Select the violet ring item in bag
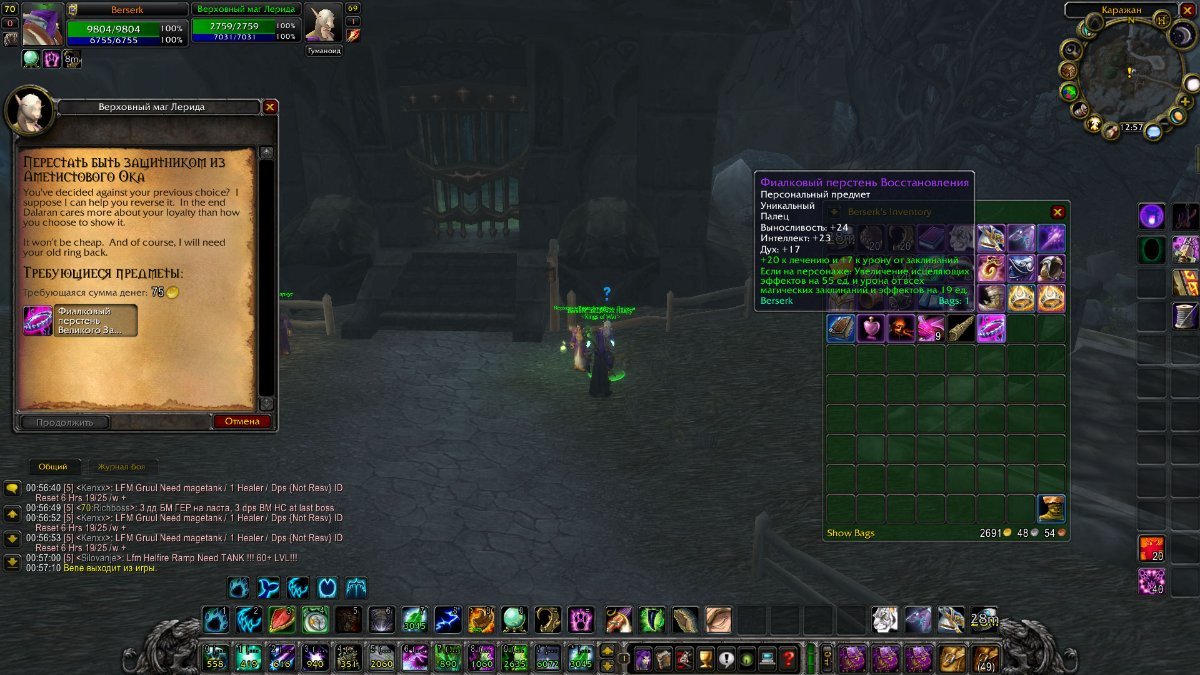This screenshot has height=675, width=1200. (x=991, y=328)
